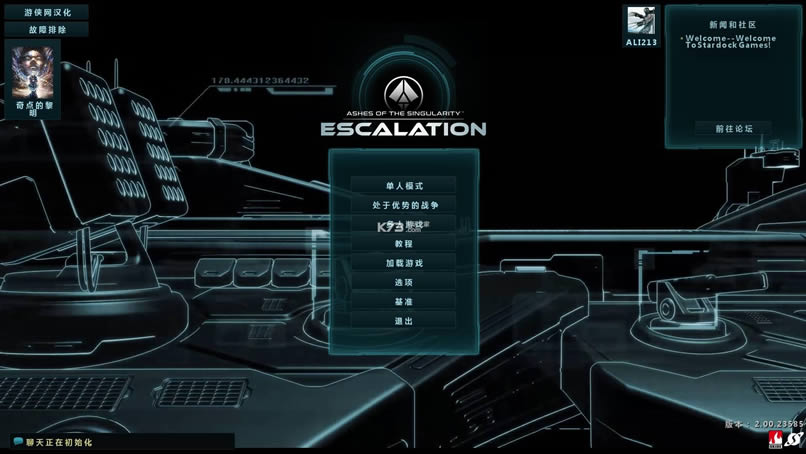Choose 加载游戏 to load a game

[x=404, y=263]
